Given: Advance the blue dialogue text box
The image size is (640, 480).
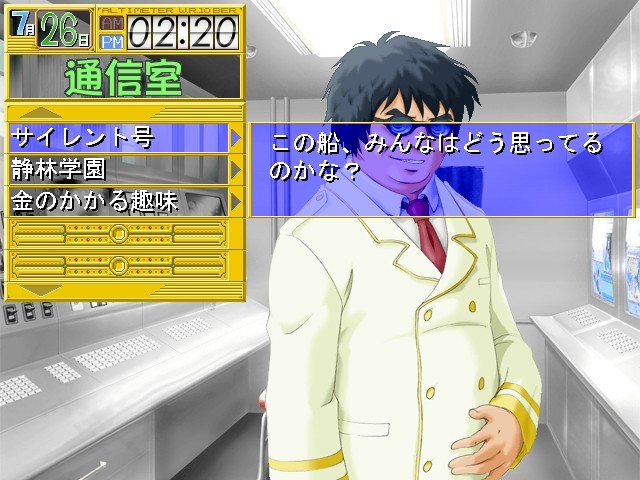Looking at the screenshot, I should tap(440, 170).
